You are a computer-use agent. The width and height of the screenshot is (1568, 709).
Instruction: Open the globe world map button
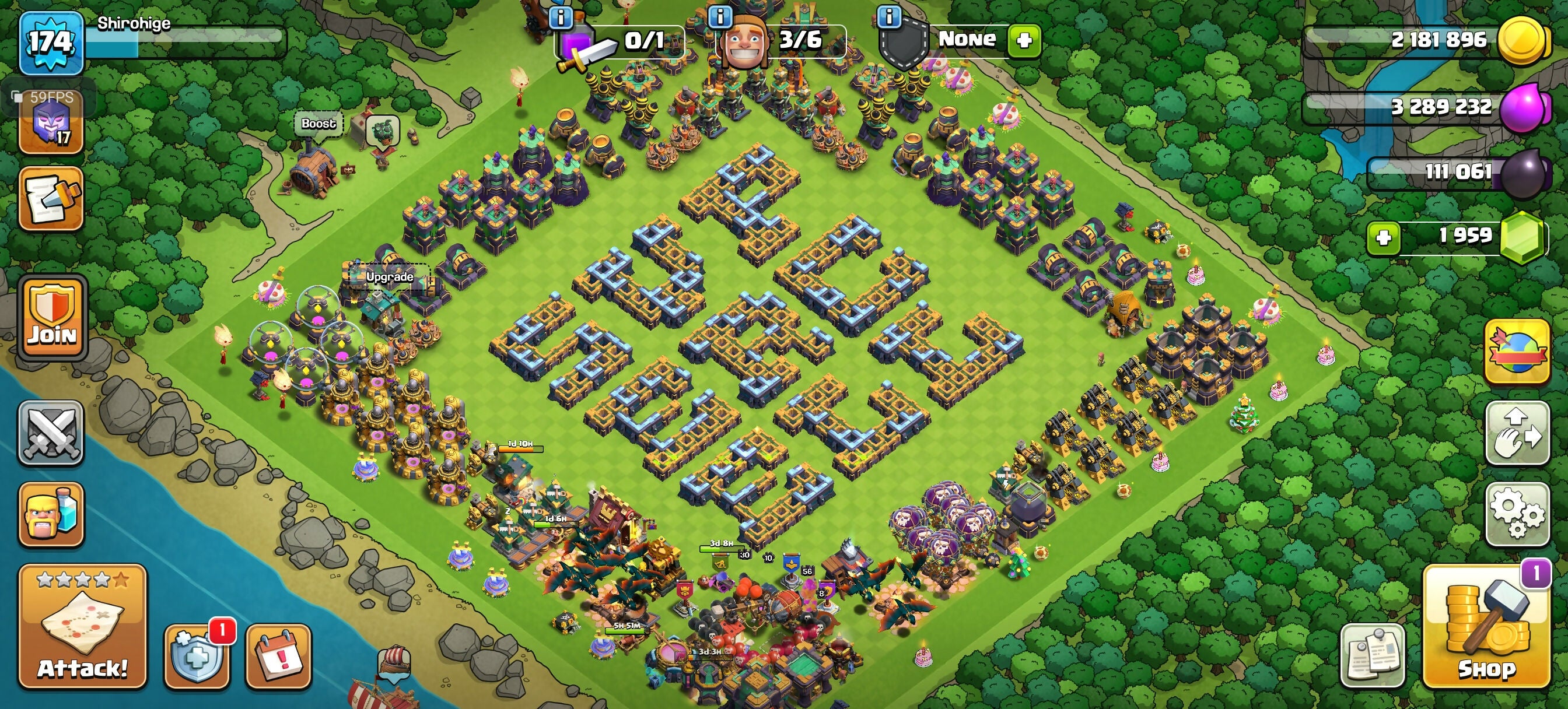tap(1517, 352)
